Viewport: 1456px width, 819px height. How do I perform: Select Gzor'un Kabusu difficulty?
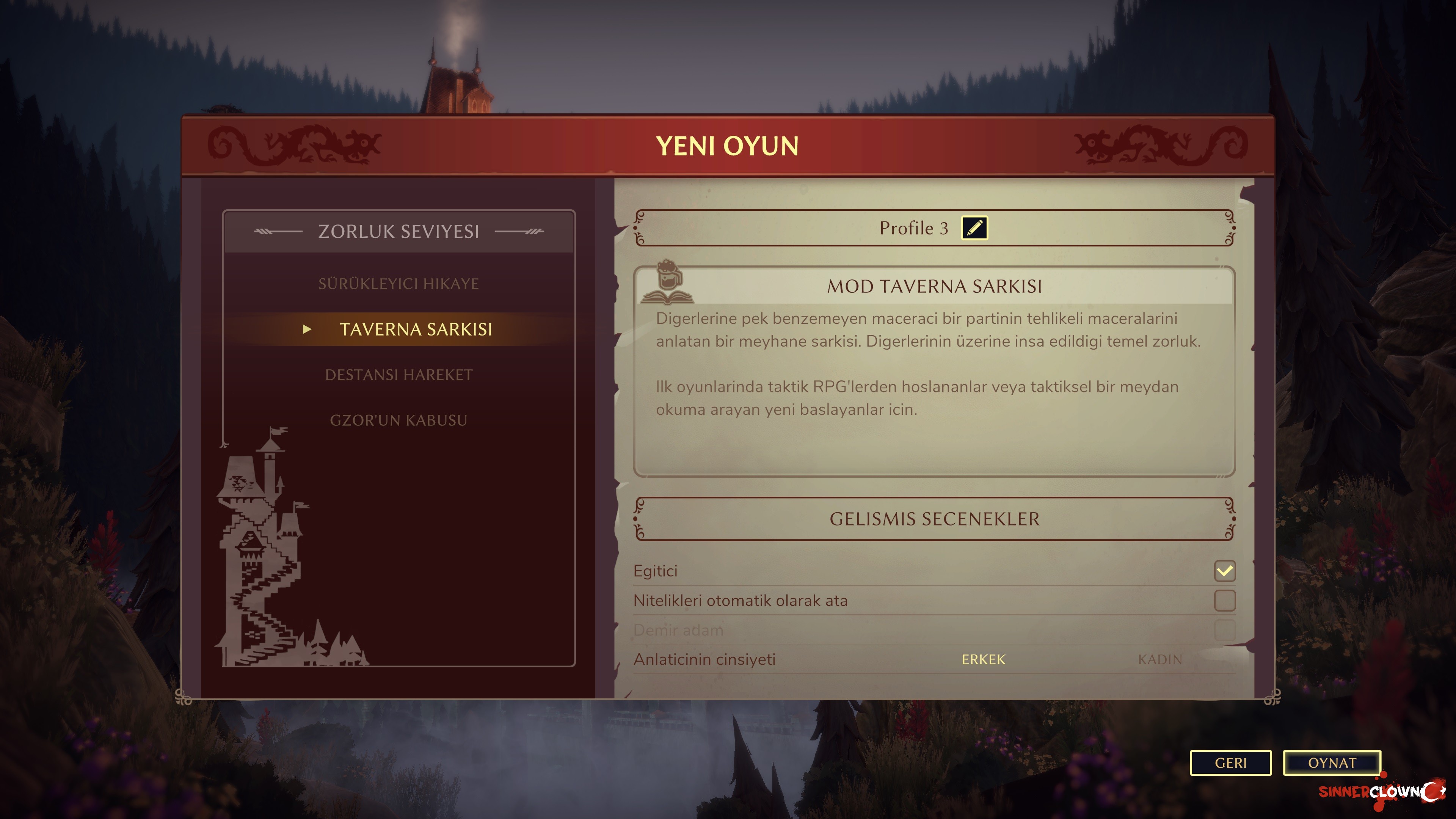399,420
